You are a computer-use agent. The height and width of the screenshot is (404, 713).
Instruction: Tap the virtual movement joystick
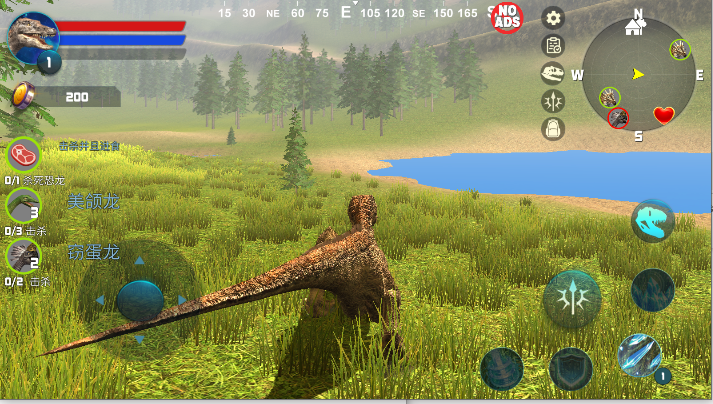point(140,300)
